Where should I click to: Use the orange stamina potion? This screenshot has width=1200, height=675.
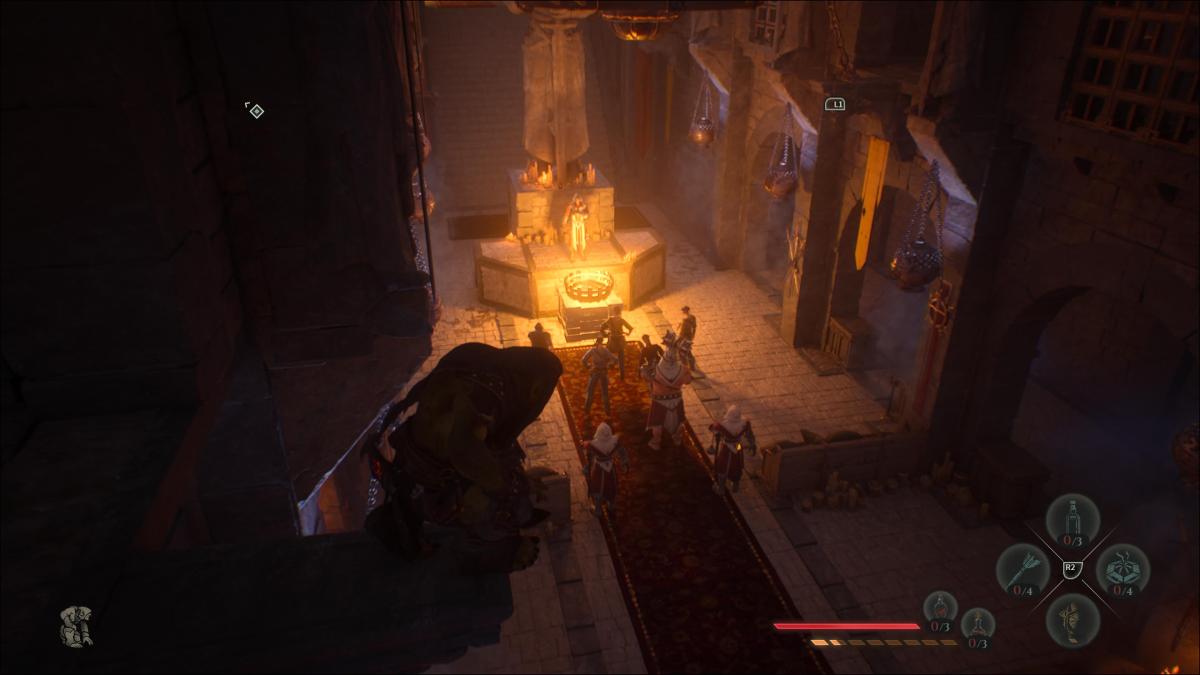tap(978, 624)
